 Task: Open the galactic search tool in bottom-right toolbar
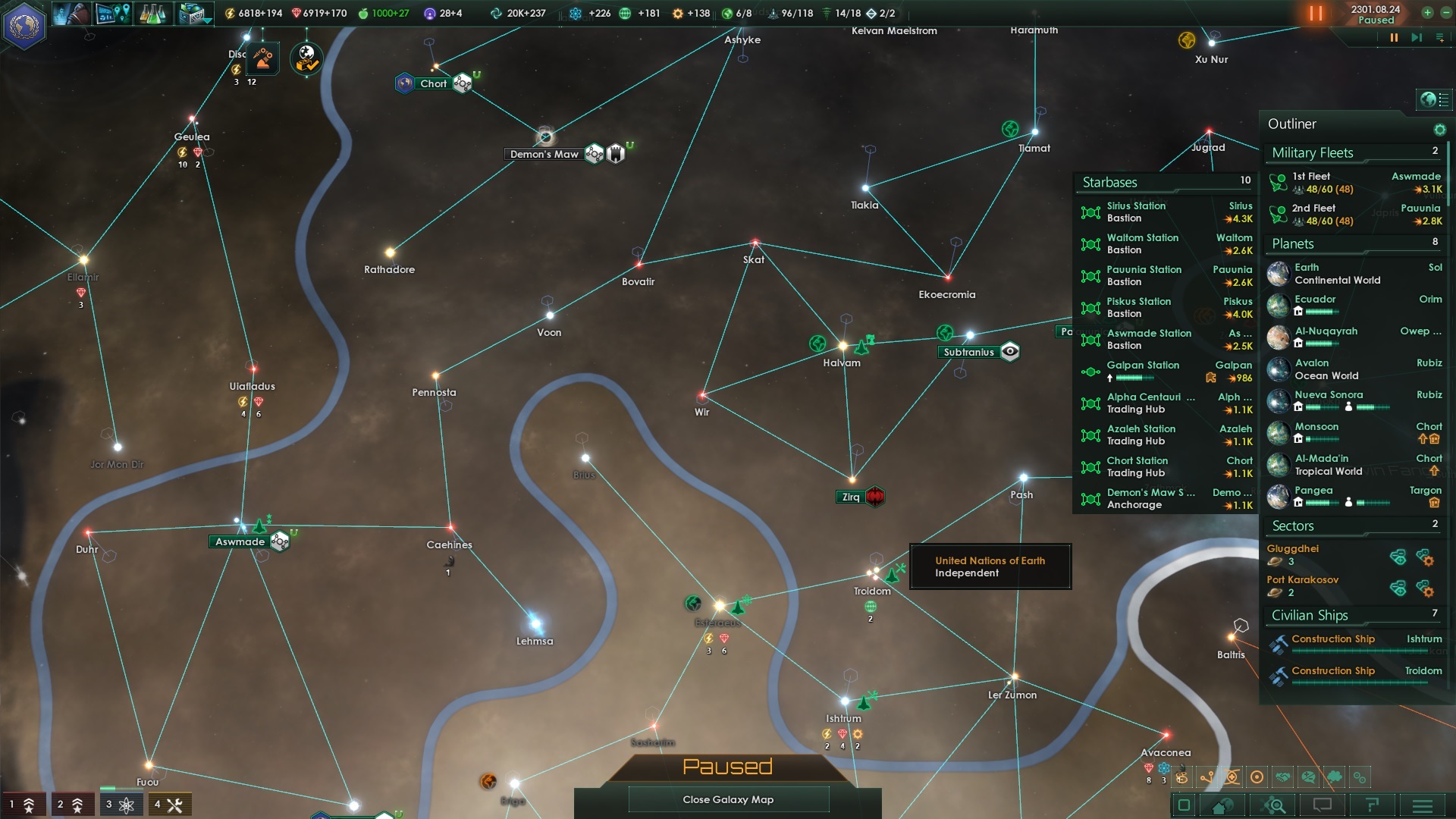(x=1272, y=805)
